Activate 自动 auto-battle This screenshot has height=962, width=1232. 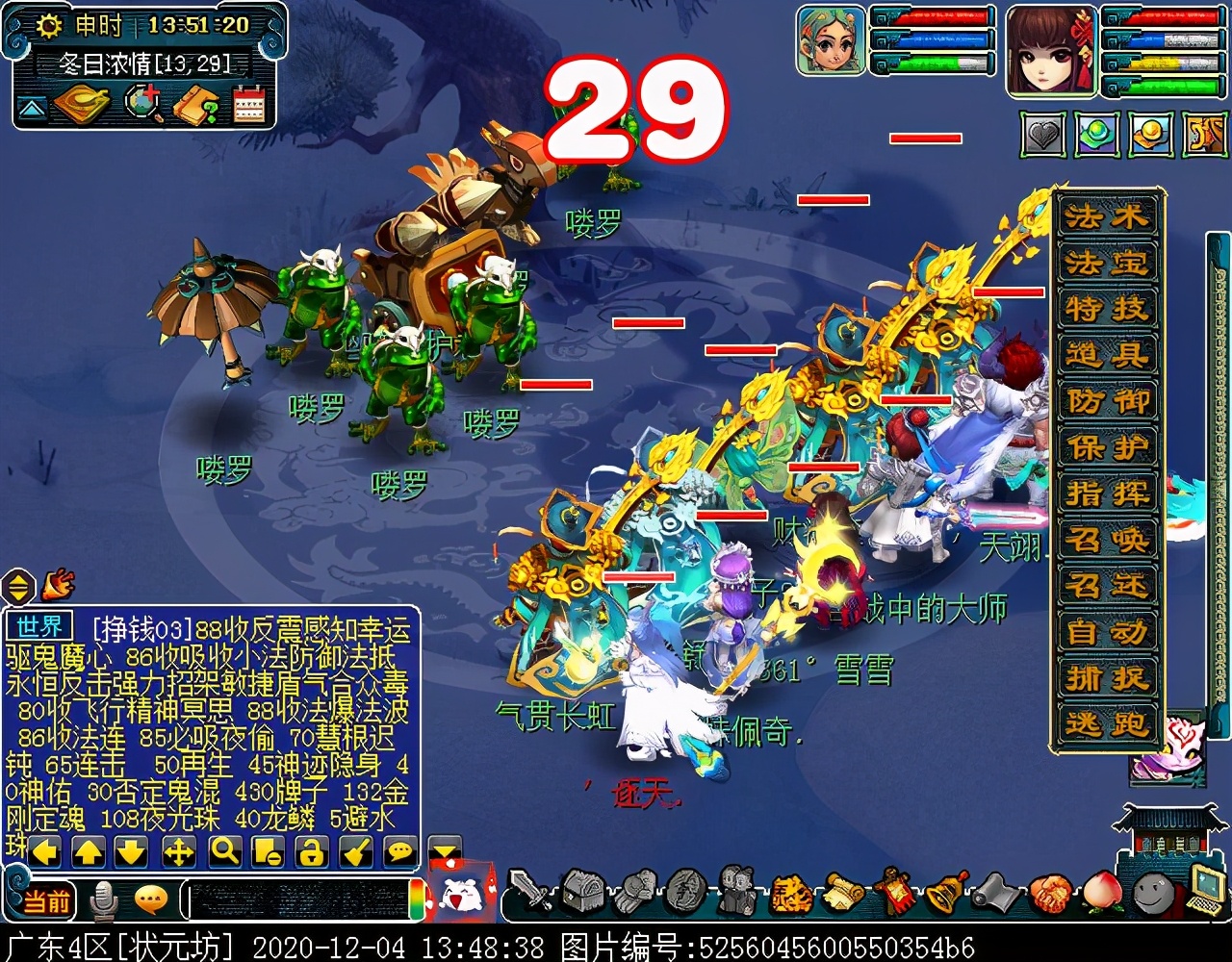click(1107, 632)
